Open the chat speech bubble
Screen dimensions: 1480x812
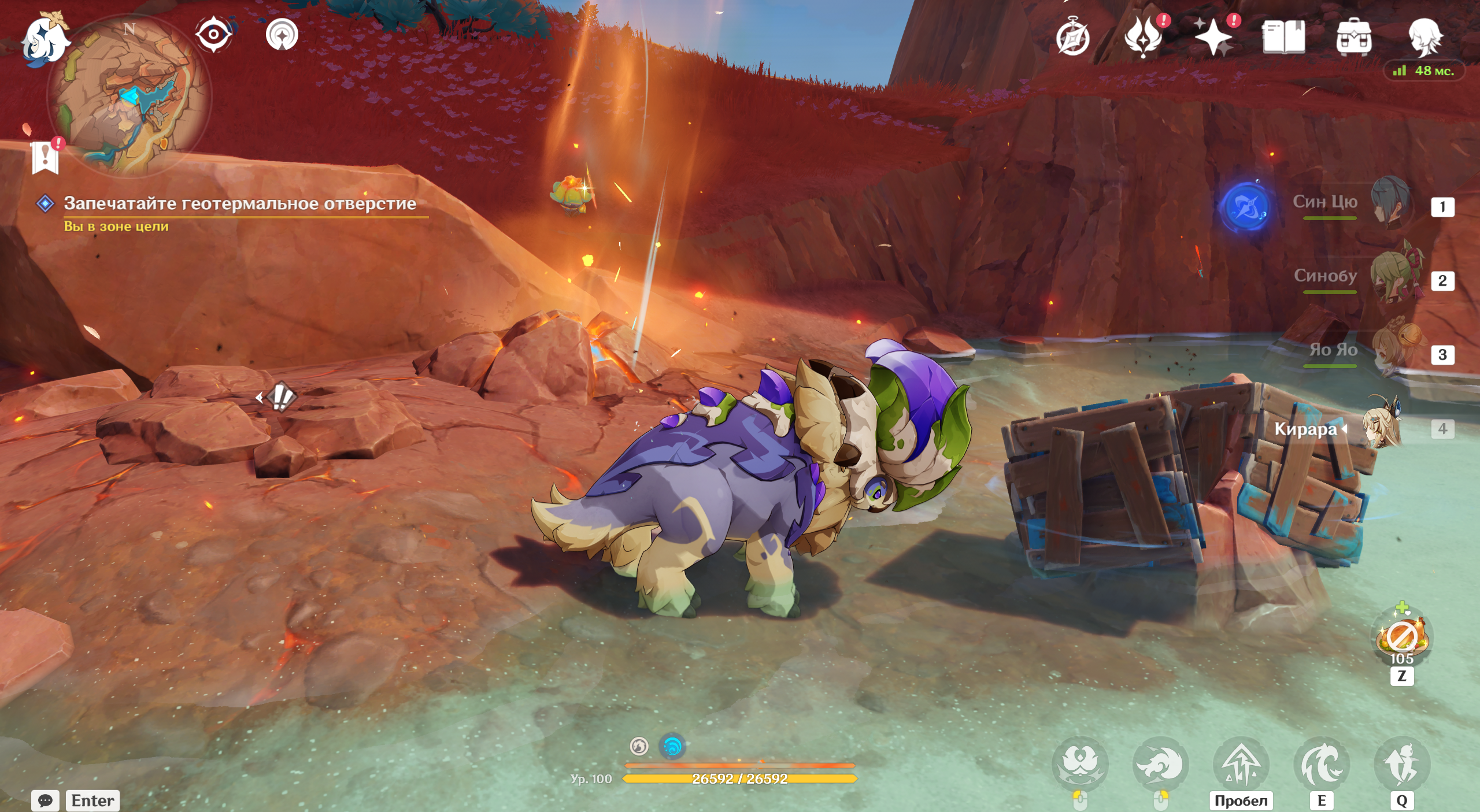click(x=46, y=800)
